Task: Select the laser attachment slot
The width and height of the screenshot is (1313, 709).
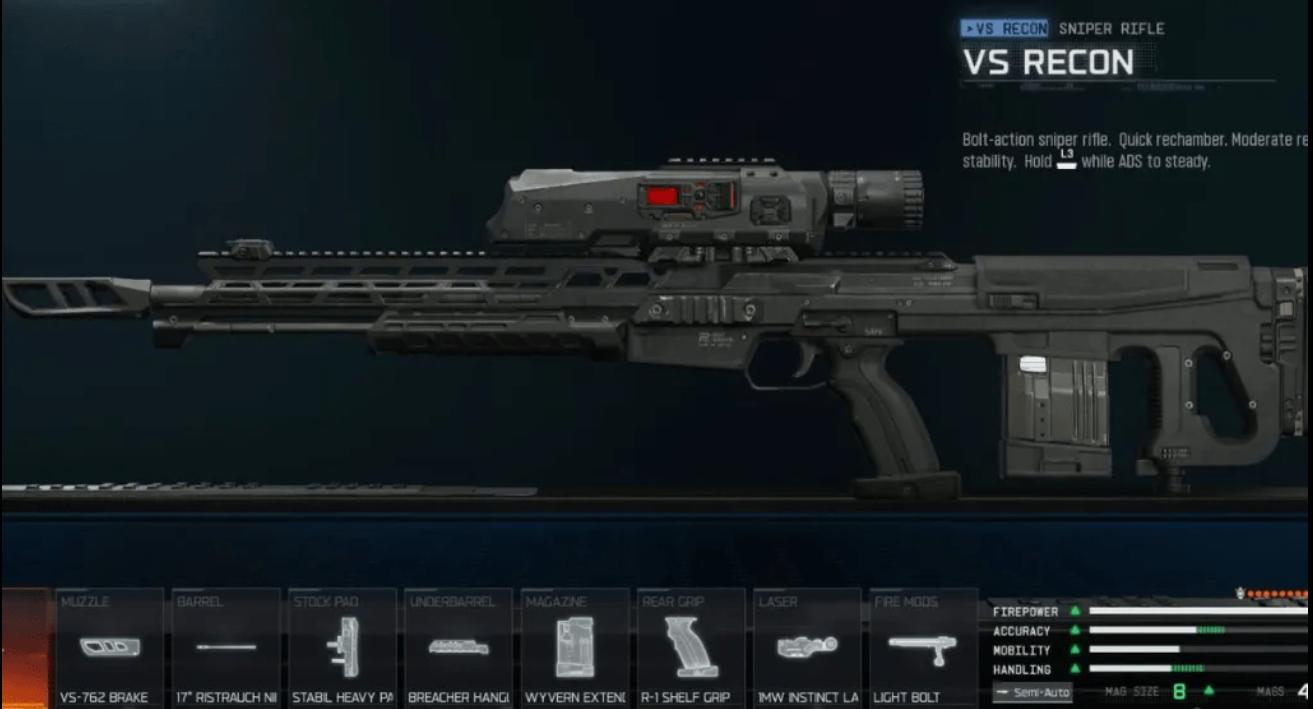Action: [806, 648]
